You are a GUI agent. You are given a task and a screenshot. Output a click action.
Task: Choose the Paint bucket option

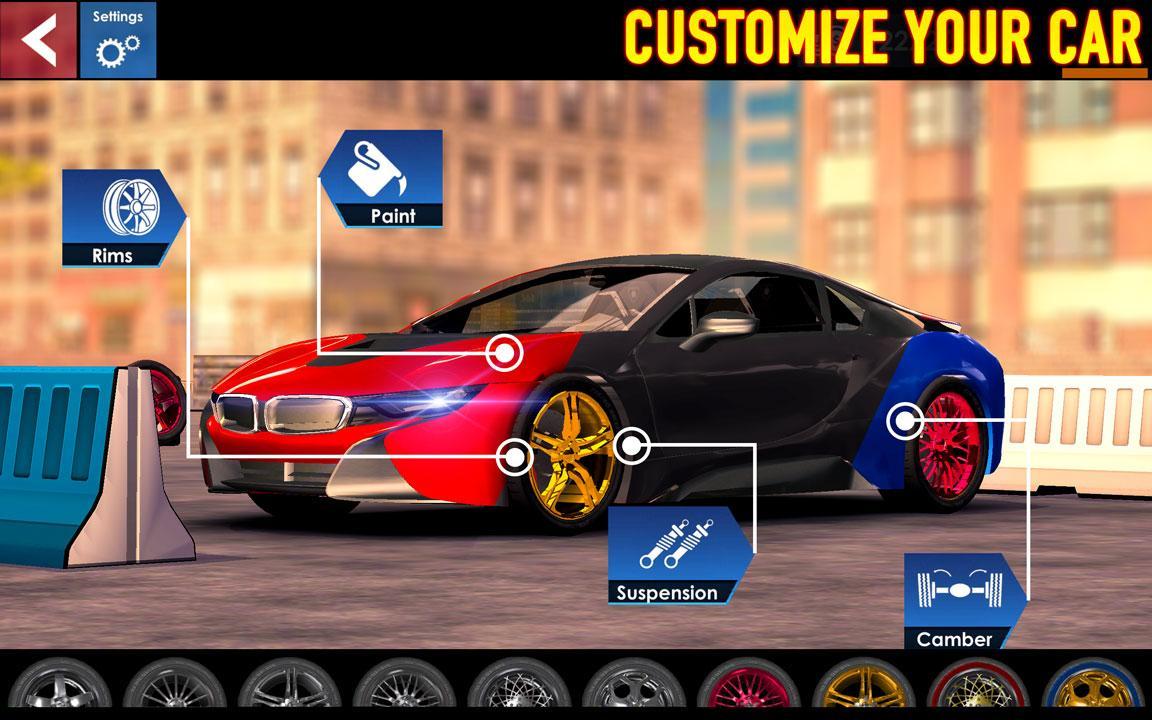(383, 179)
